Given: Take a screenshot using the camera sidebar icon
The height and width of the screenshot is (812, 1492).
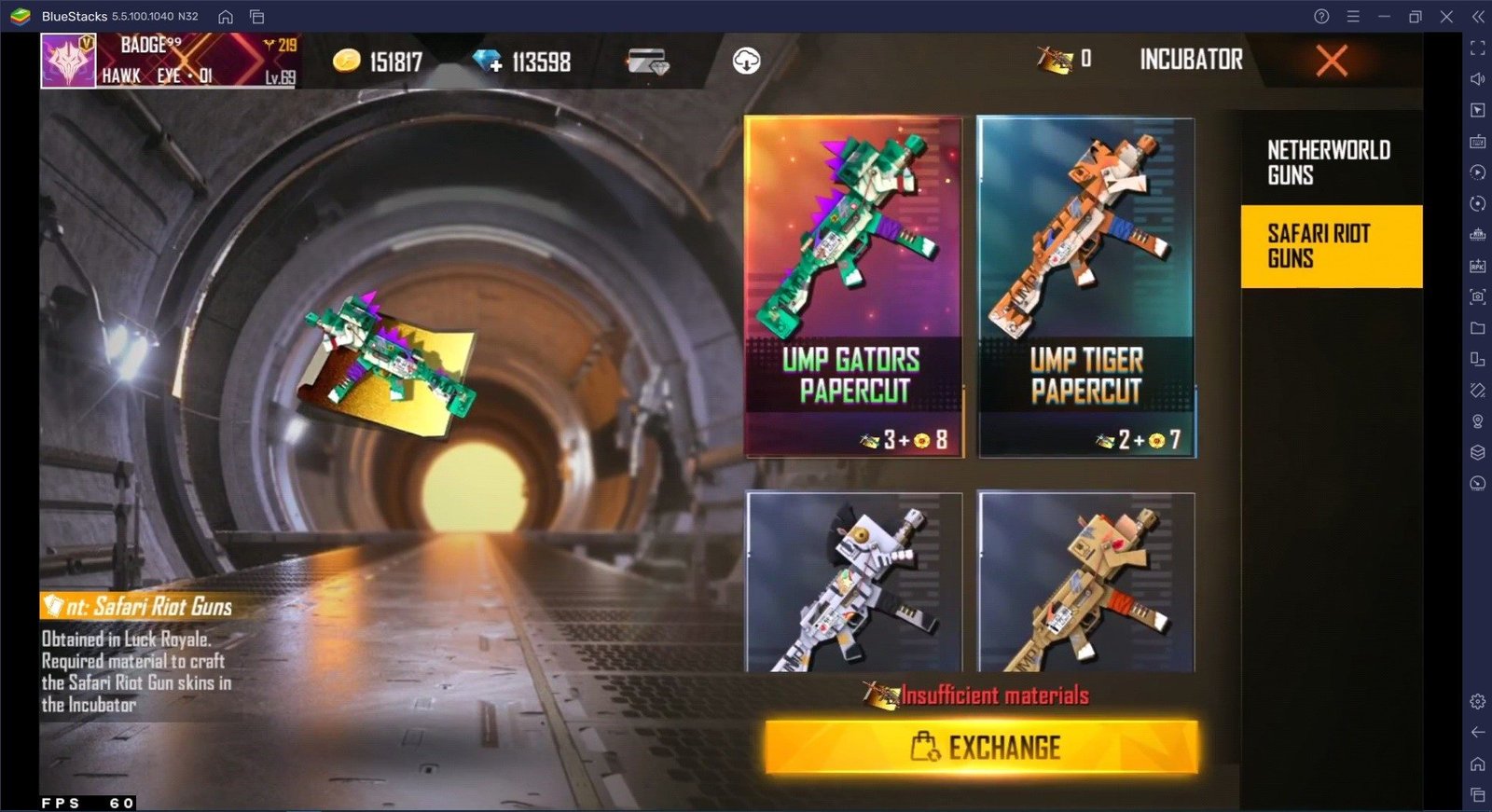Looking at the screenshot, I should 1478,296.
